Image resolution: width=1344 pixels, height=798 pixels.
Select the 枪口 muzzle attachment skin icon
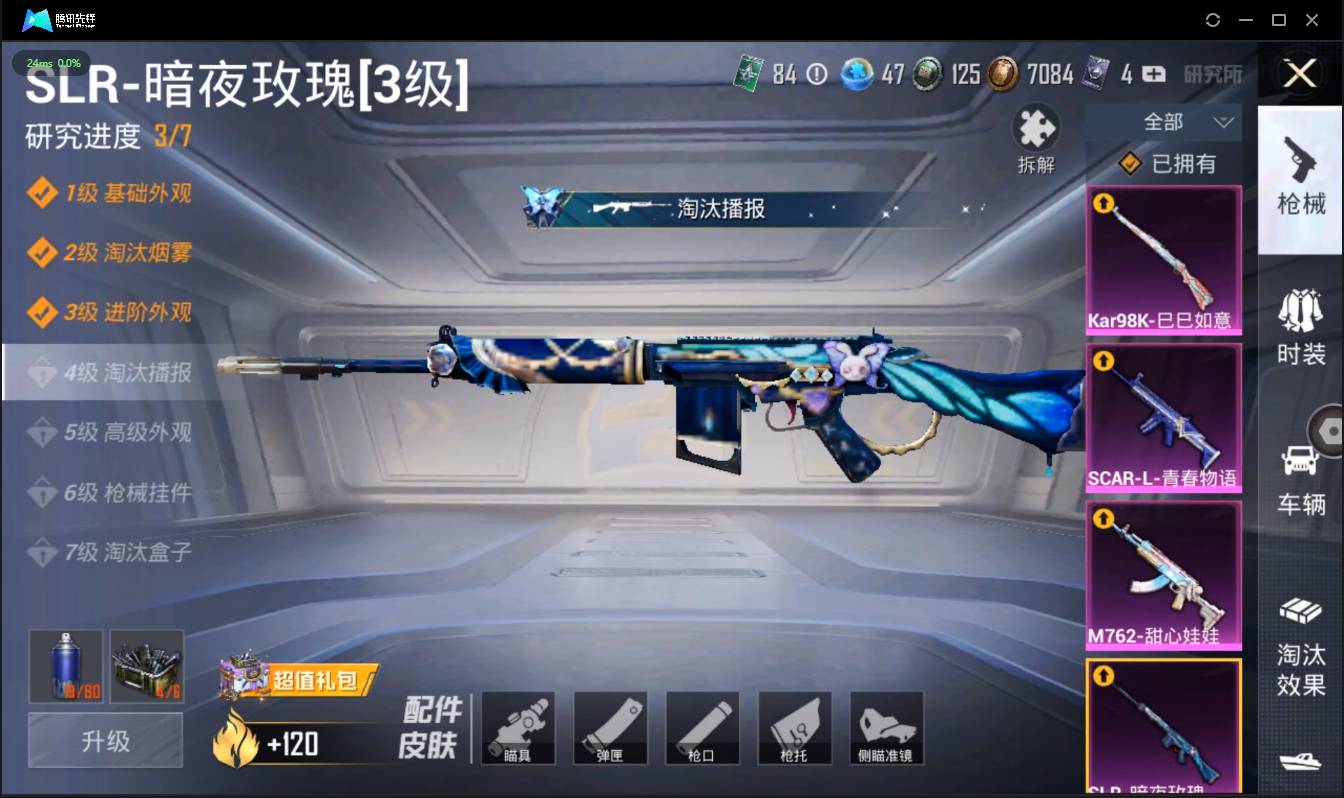(702, 727)
